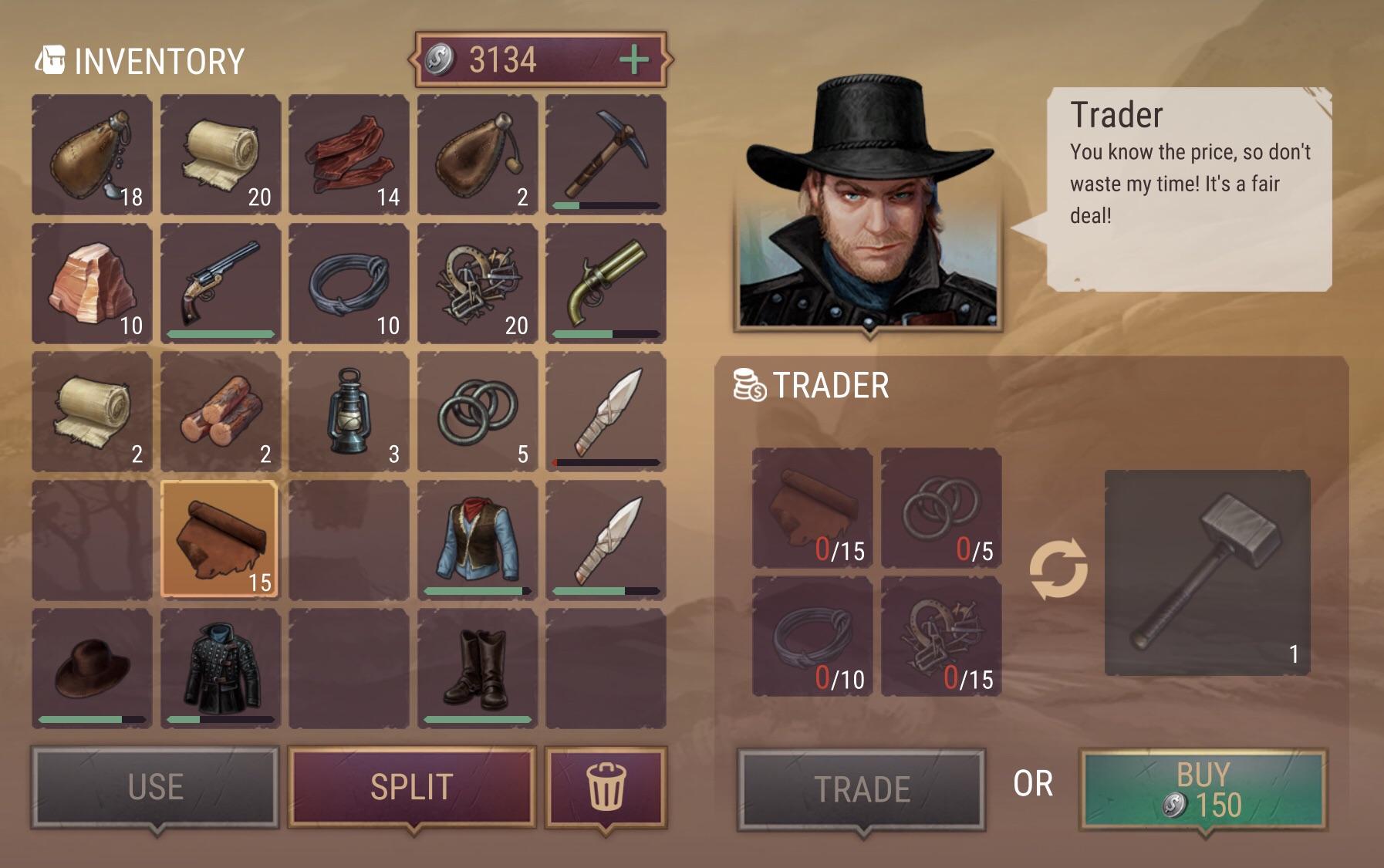Split the selected item stack

point(411,787)
